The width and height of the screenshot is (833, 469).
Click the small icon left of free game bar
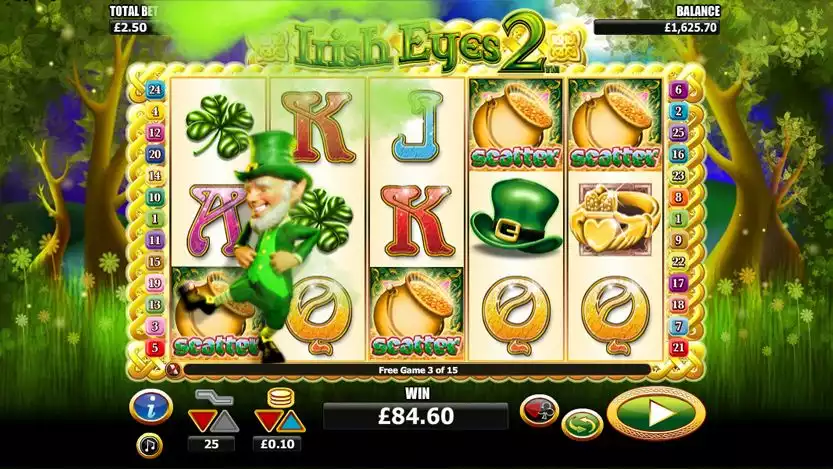[174, 369]
